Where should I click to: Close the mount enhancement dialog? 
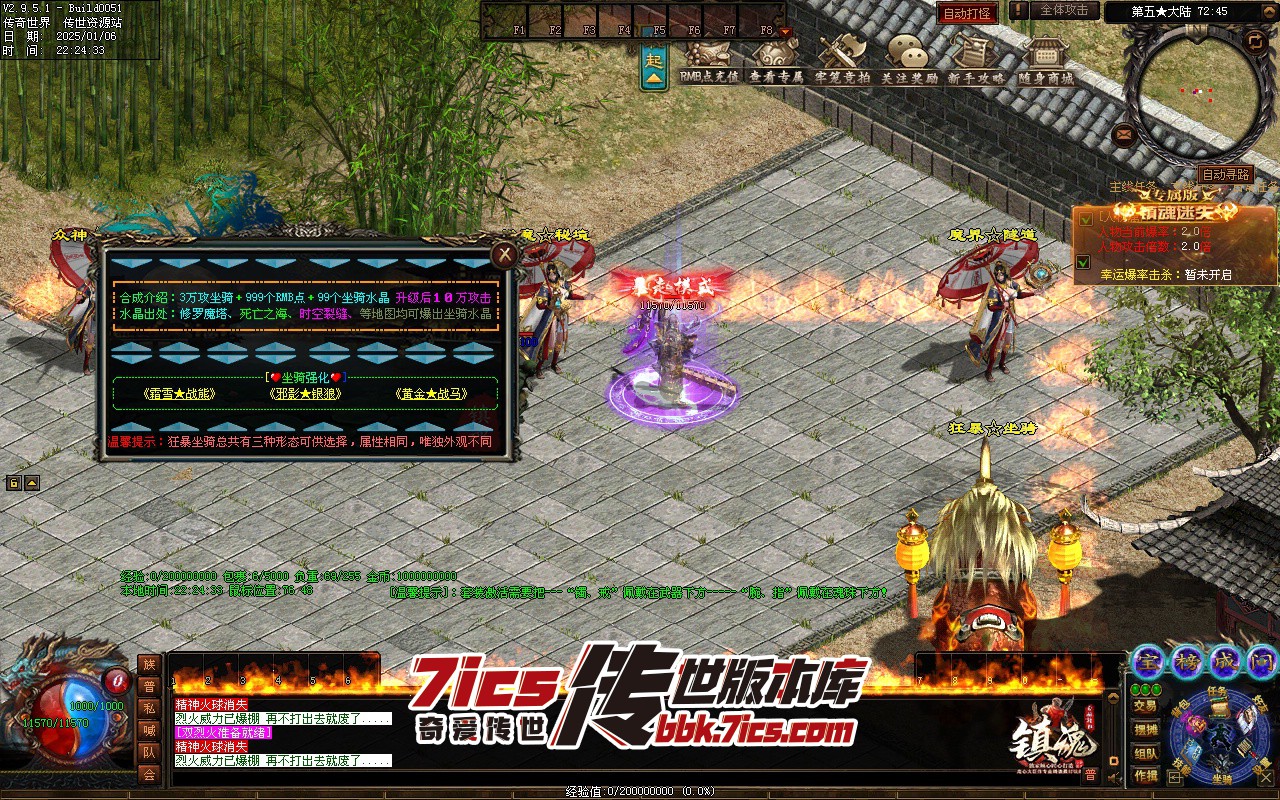coord(505,255)
